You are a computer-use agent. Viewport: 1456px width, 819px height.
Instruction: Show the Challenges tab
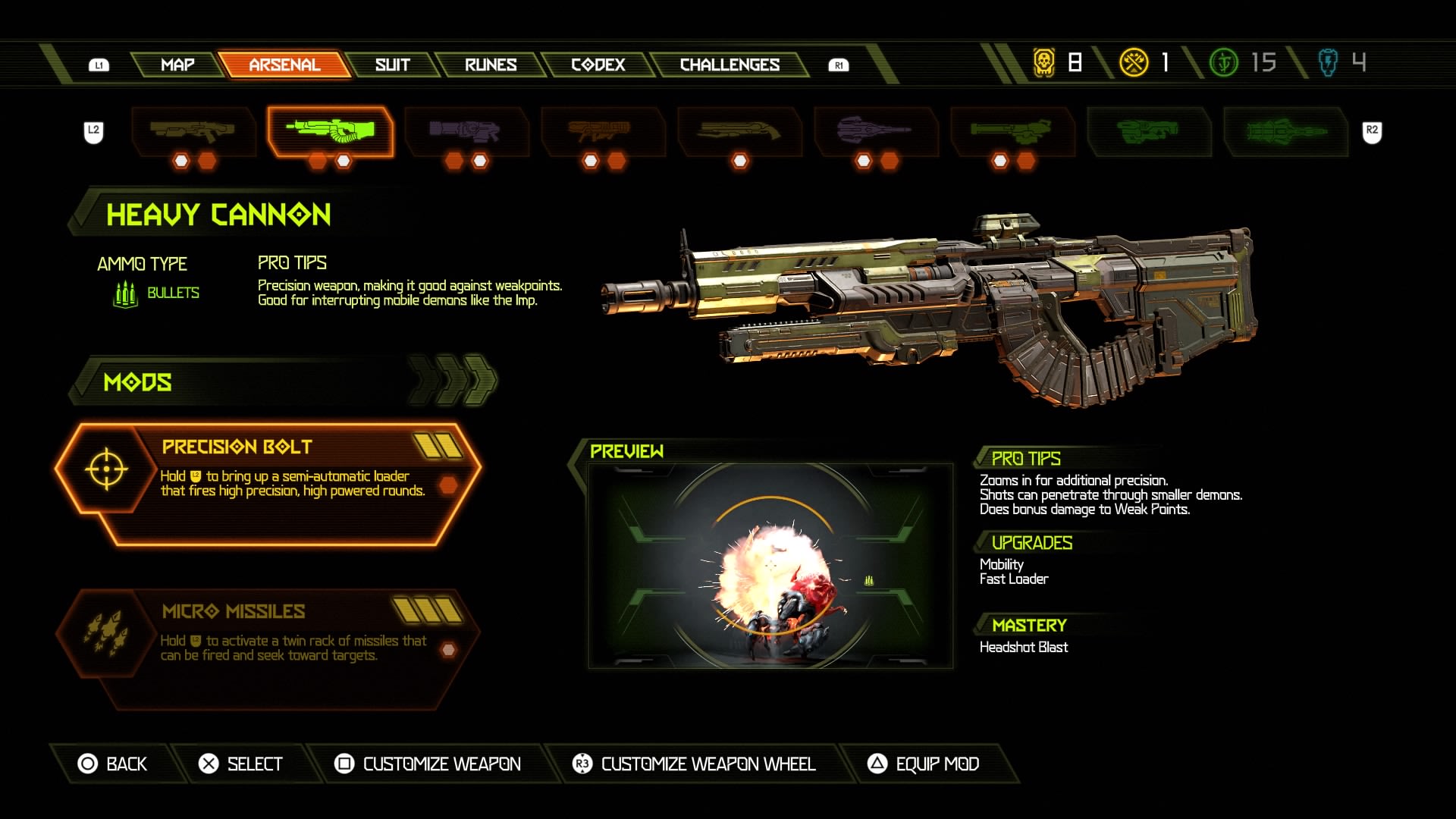(x=730, y=64)
